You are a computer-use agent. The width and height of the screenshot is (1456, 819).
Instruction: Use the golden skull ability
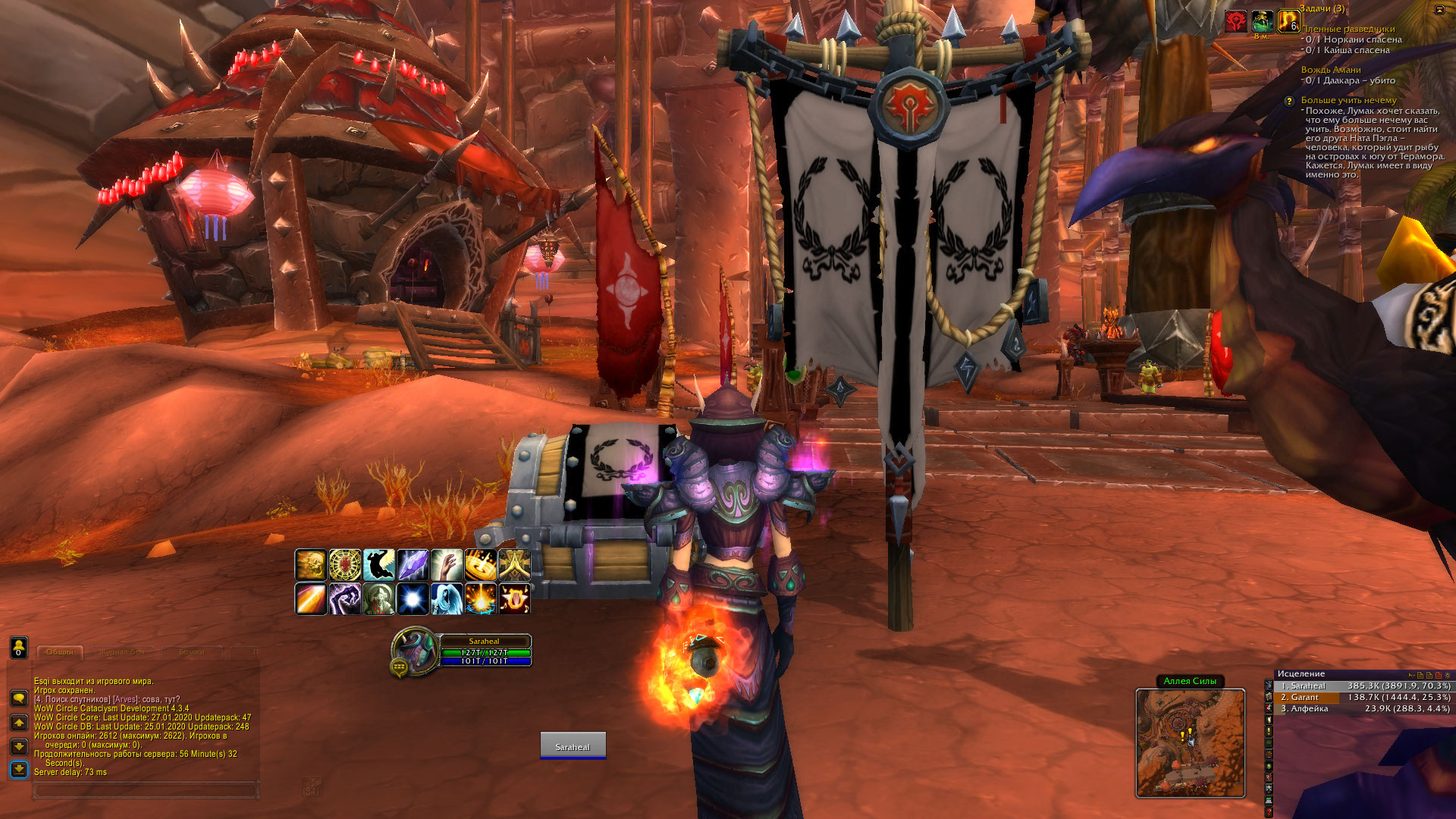(311, 565)
